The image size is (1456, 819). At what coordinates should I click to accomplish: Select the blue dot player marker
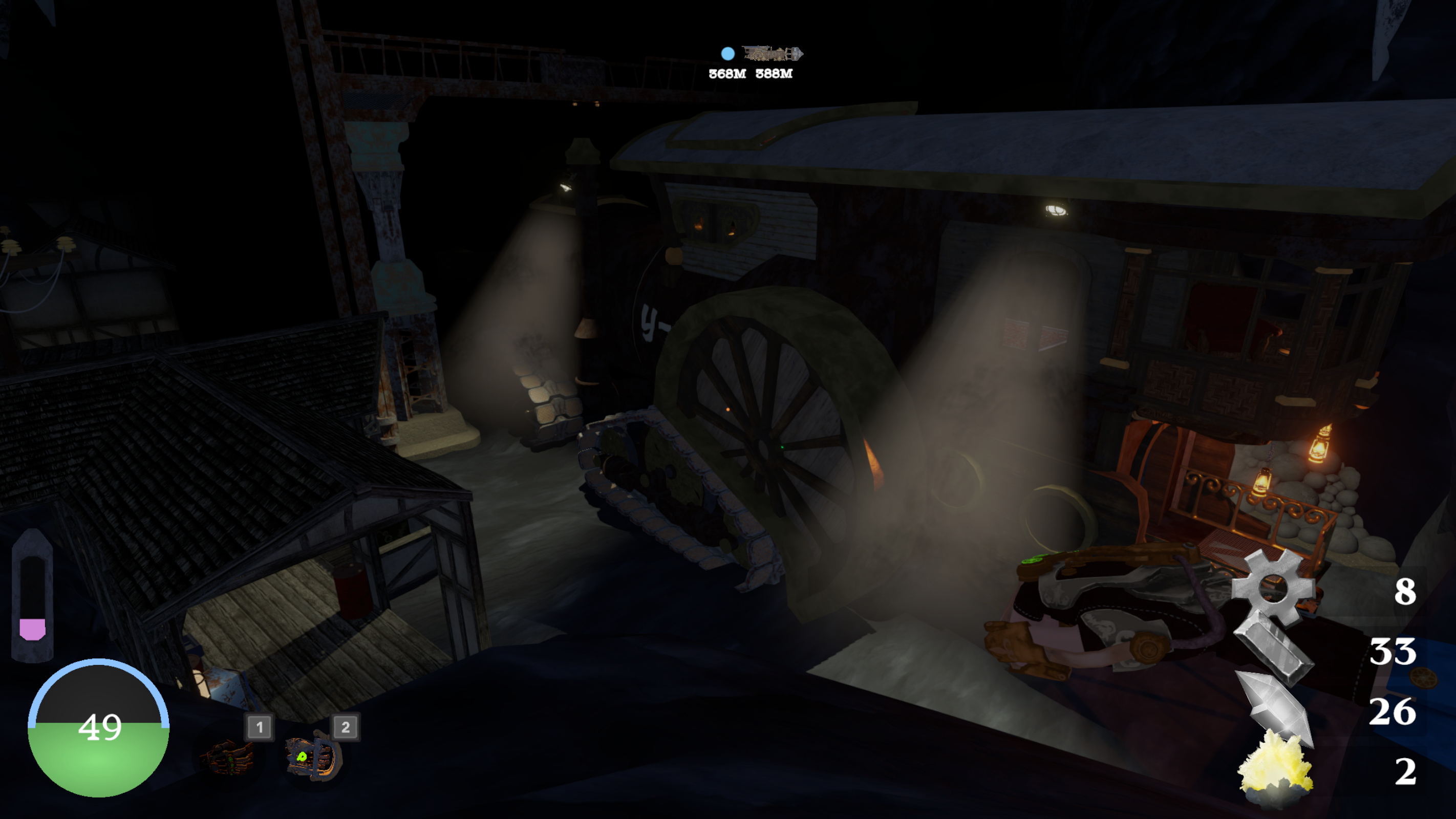tap(727, 54)
